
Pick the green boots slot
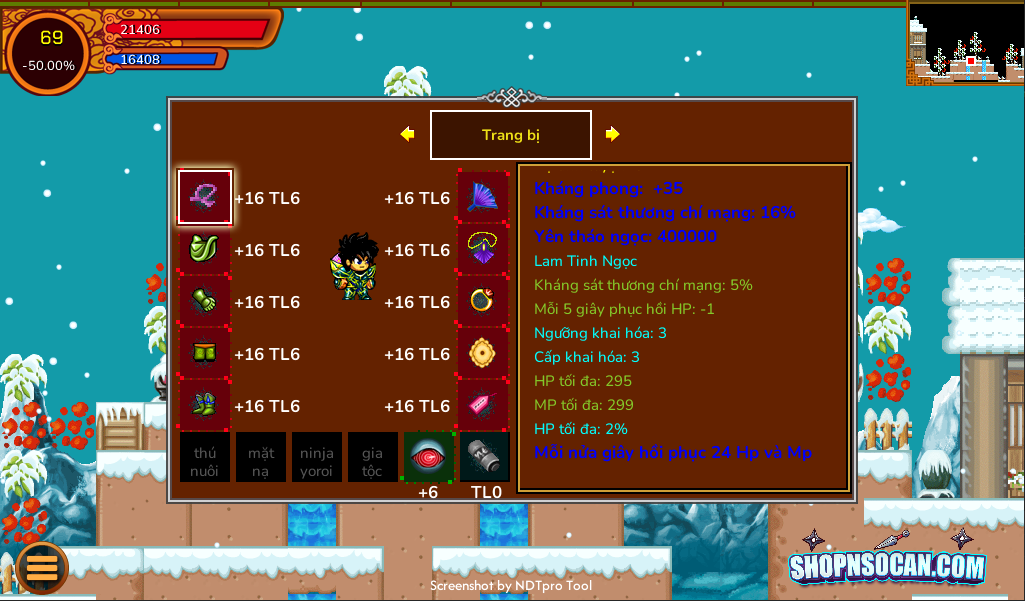tap(205, 406)
